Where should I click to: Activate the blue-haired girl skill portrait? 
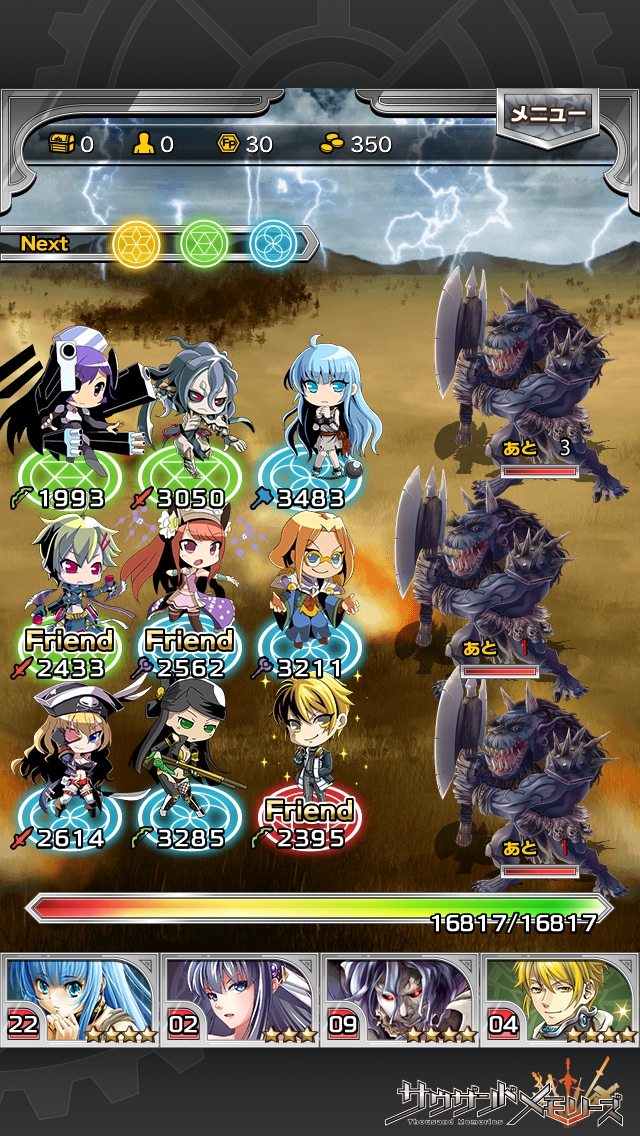81,999
